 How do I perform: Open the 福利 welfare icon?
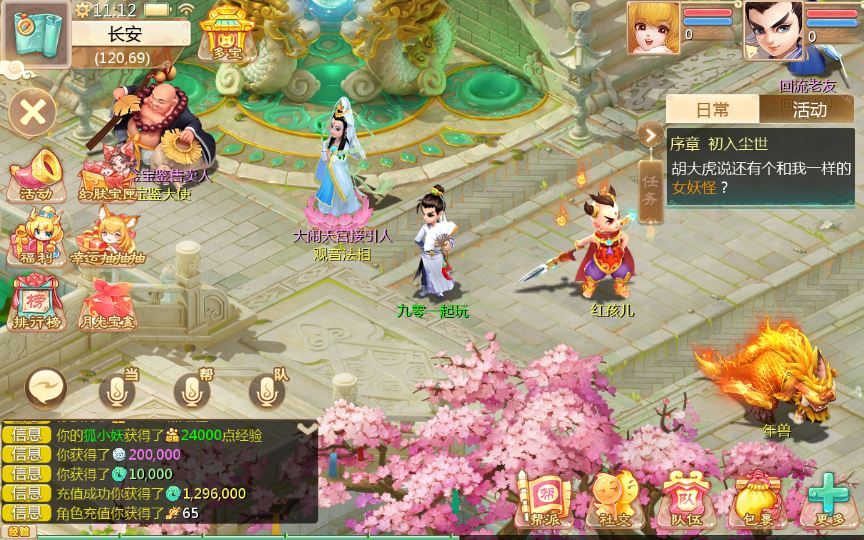coord(34,240)
